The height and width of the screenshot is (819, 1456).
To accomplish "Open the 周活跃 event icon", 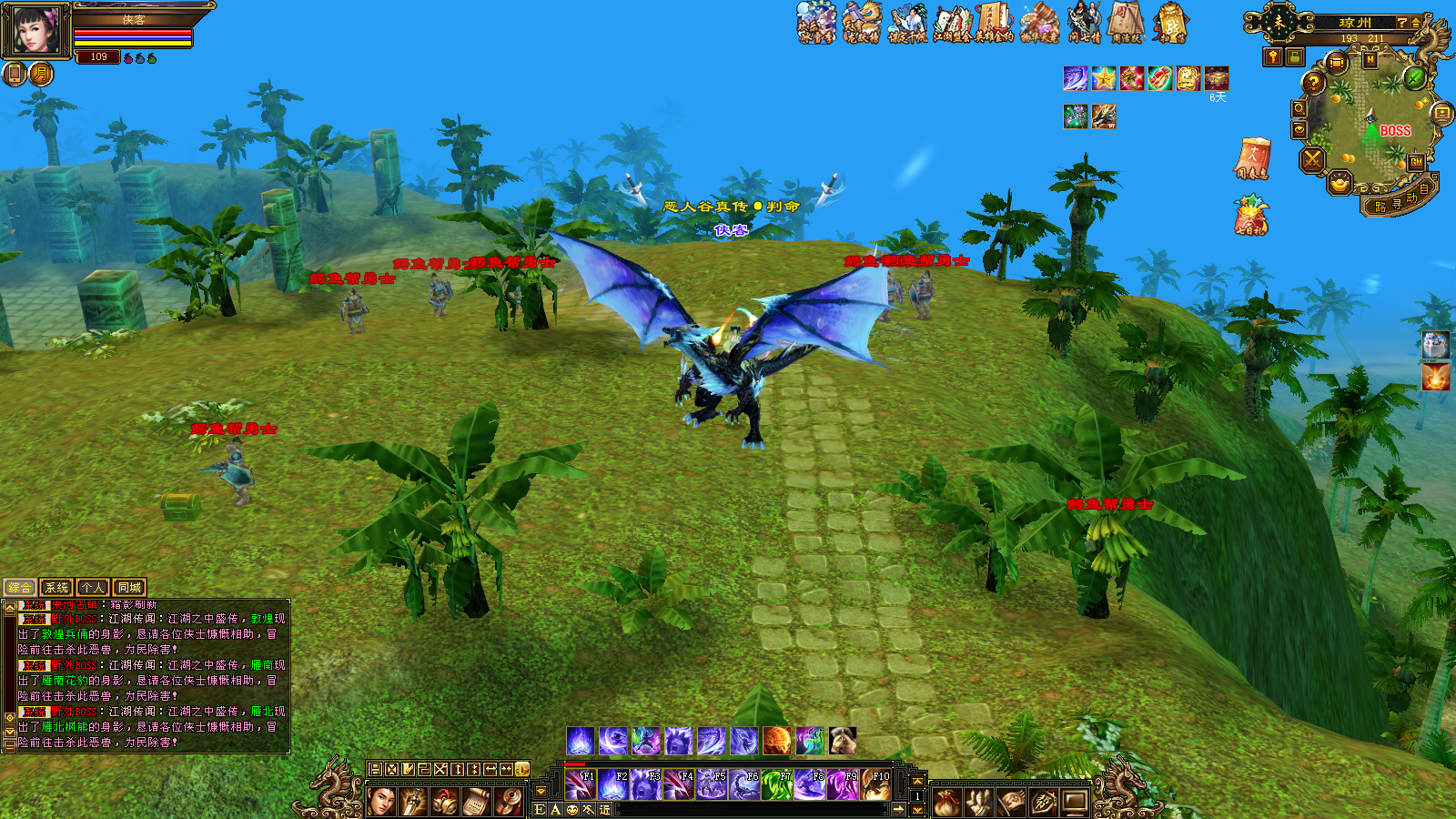I will click(1127, 23).
